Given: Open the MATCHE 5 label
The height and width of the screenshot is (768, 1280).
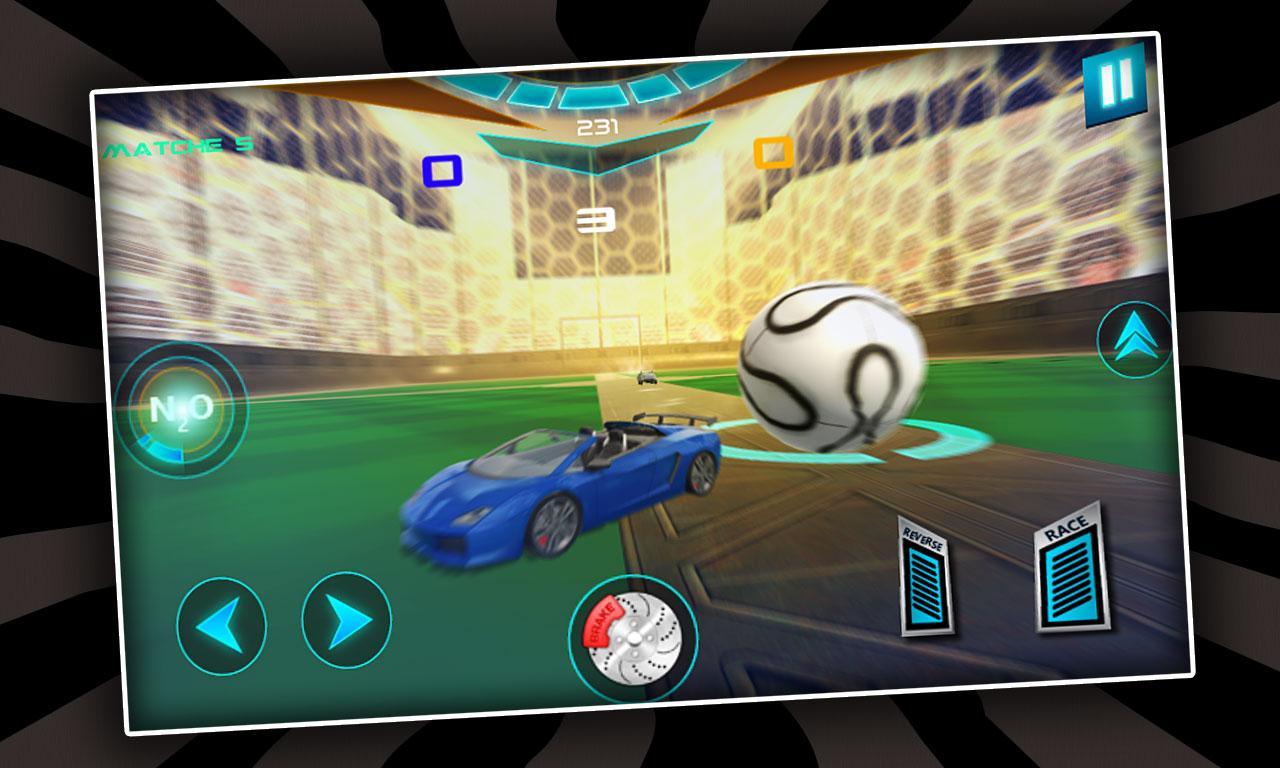Looking at the screenshot, I should pyautogui.click(x=176, y=147).
